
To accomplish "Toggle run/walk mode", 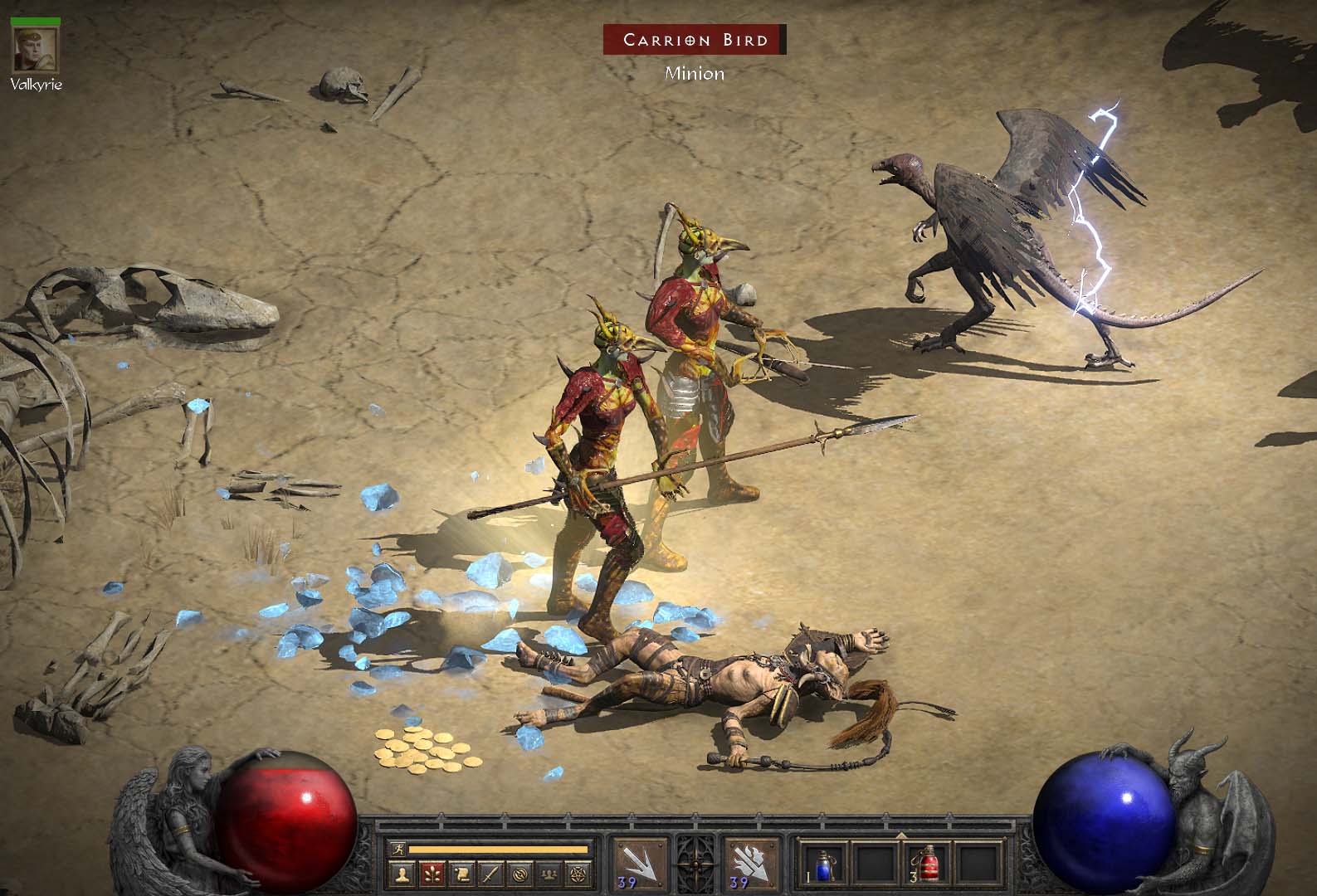I will click(398, 846).
